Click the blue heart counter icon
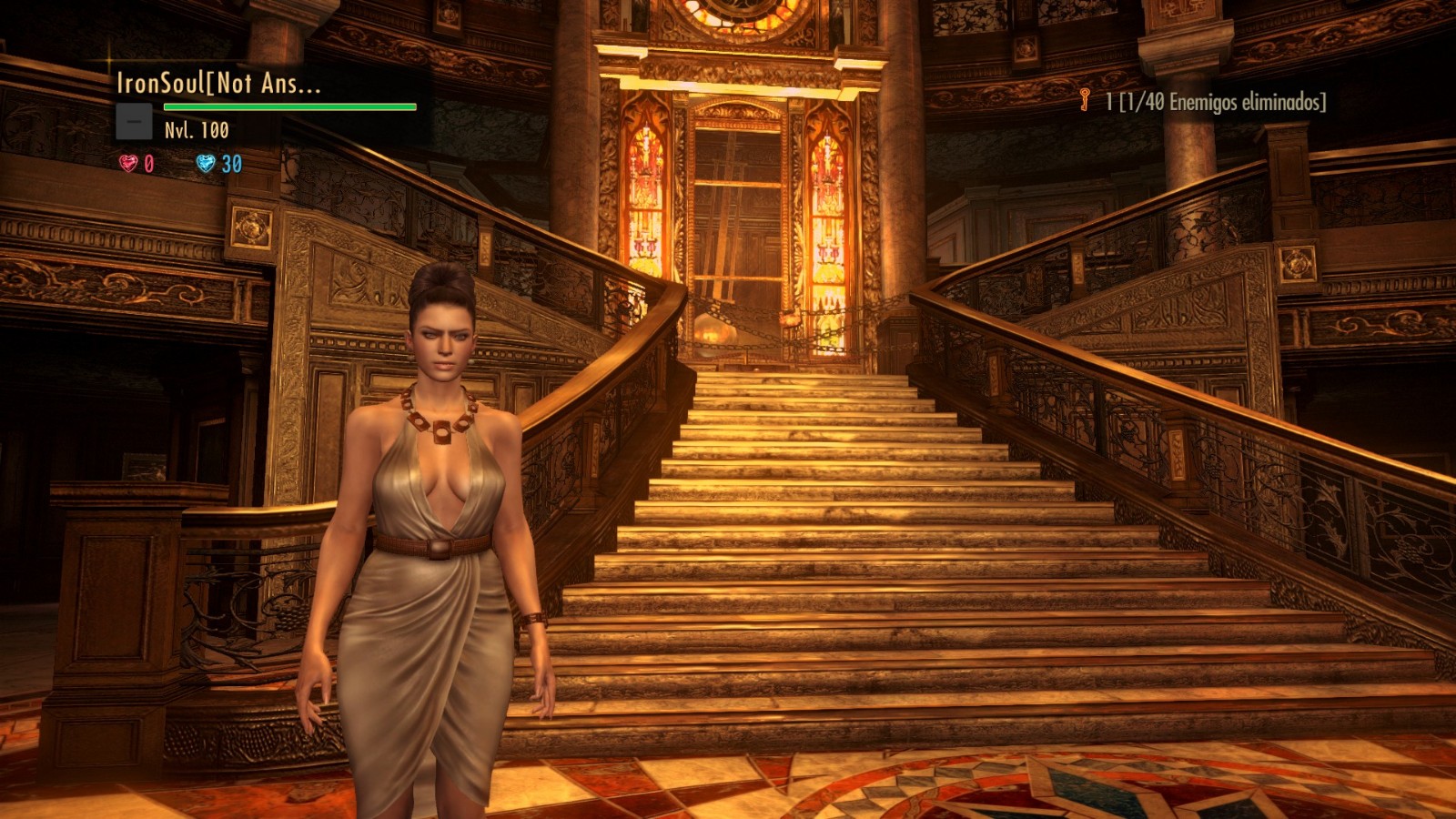Image resolution: width=1456 pixels, height=819 pixels. (x=206, y=163)
